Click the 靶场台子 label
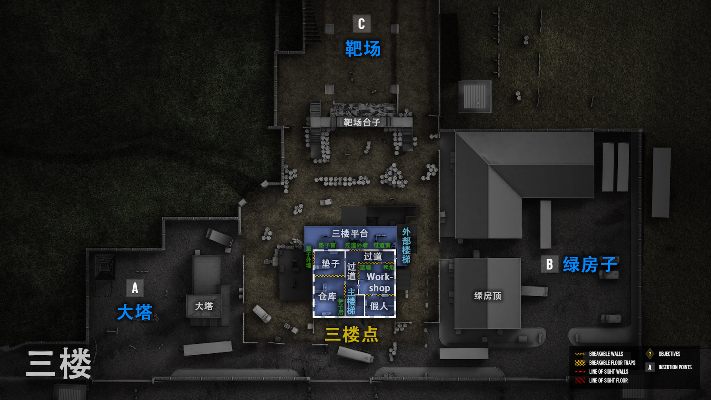This screenshot has width=711, height=400. pos(361,122)
